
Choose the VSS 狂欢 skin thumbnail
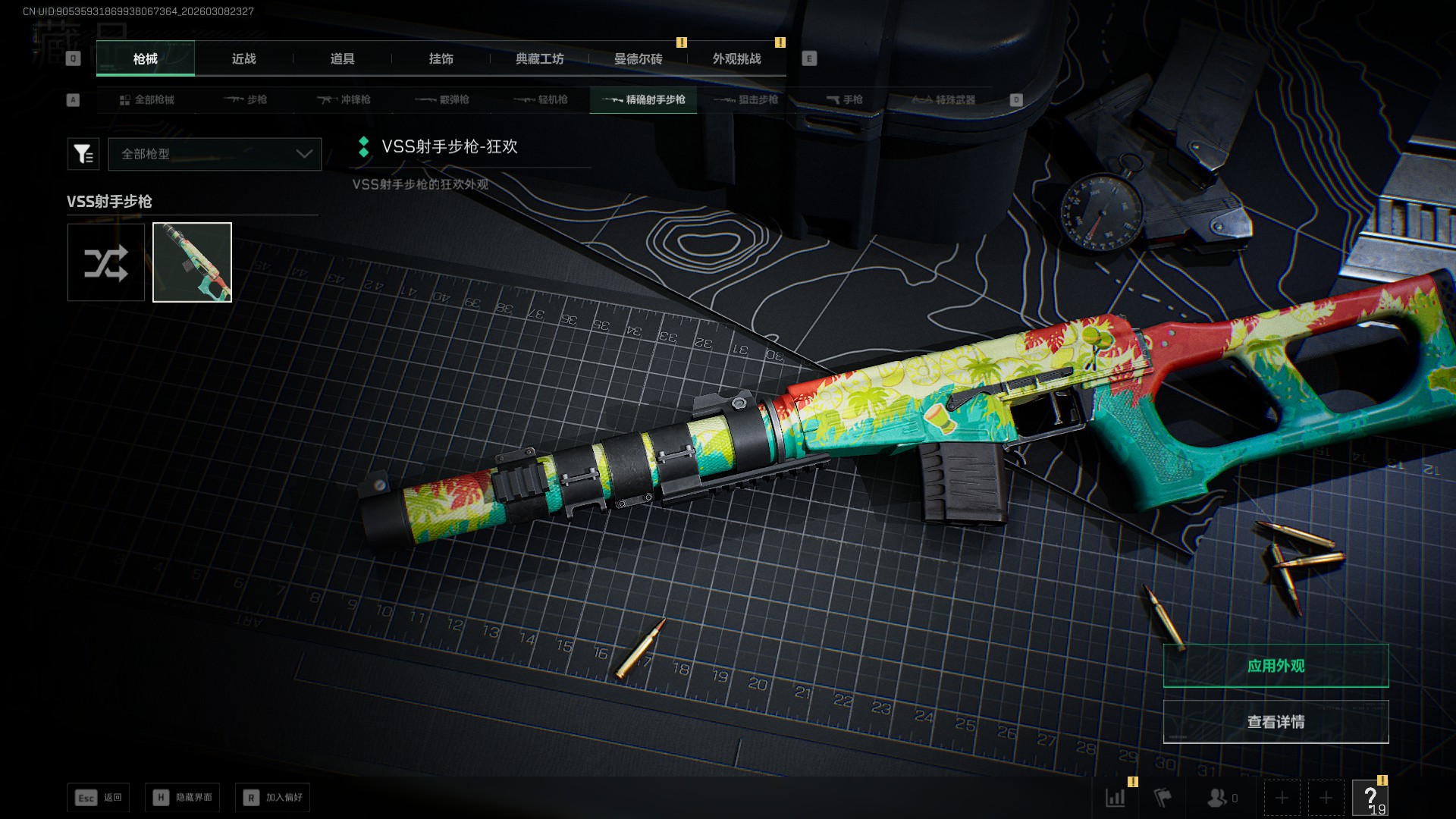coord(192,262)
